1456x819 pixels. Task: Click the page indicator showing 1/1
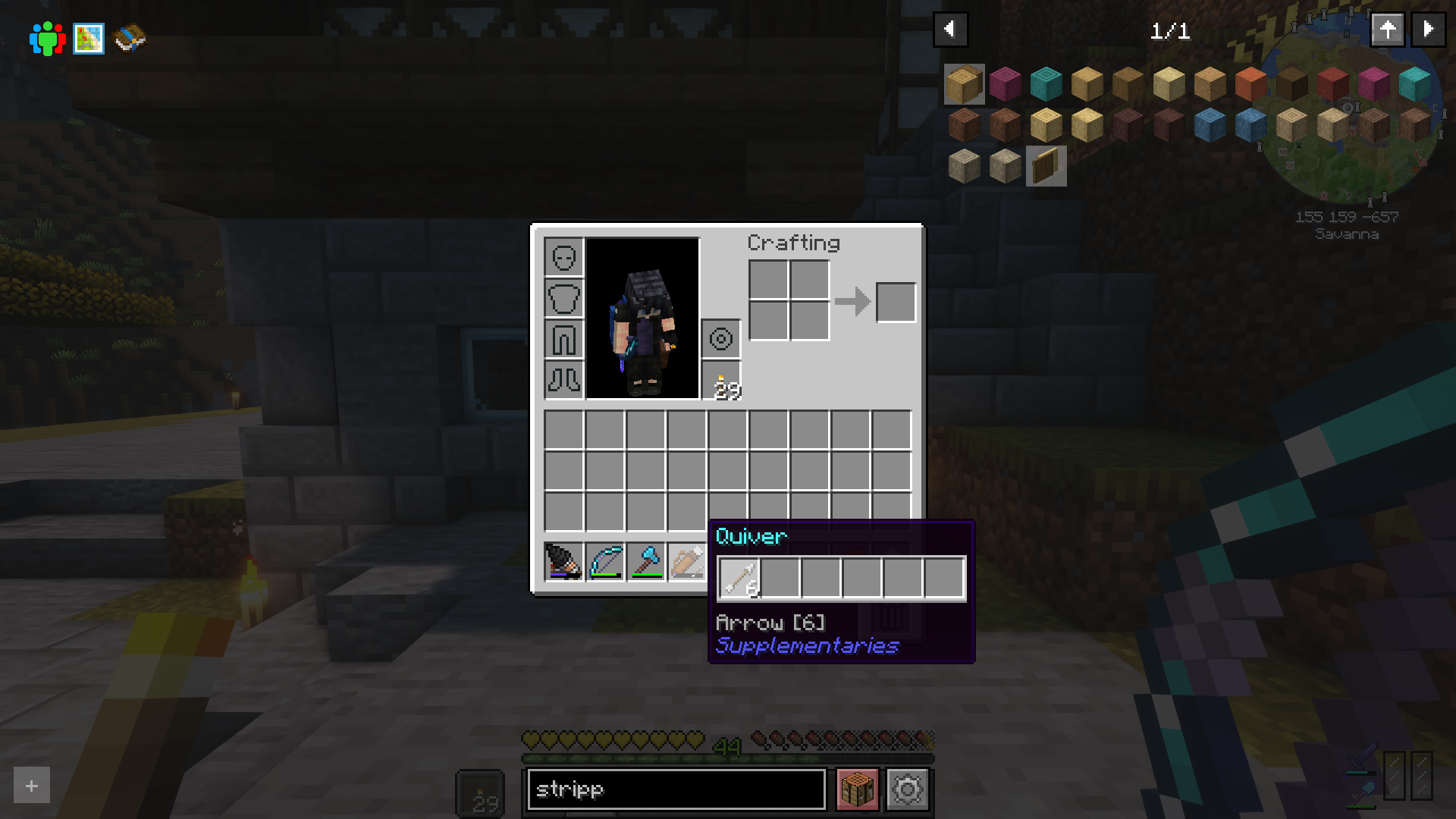pos(1172,32)
